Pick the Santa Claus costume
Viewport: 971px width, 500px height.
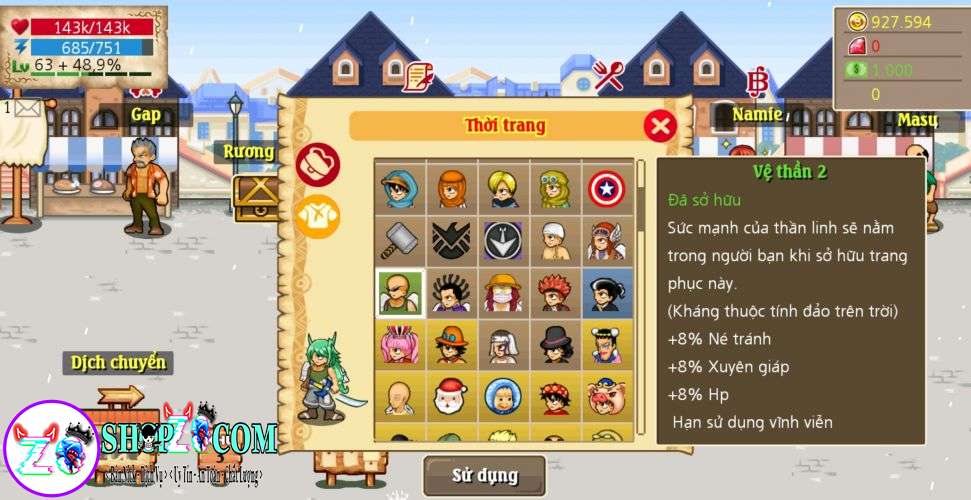pyautogui.click(x=451, y=397)
